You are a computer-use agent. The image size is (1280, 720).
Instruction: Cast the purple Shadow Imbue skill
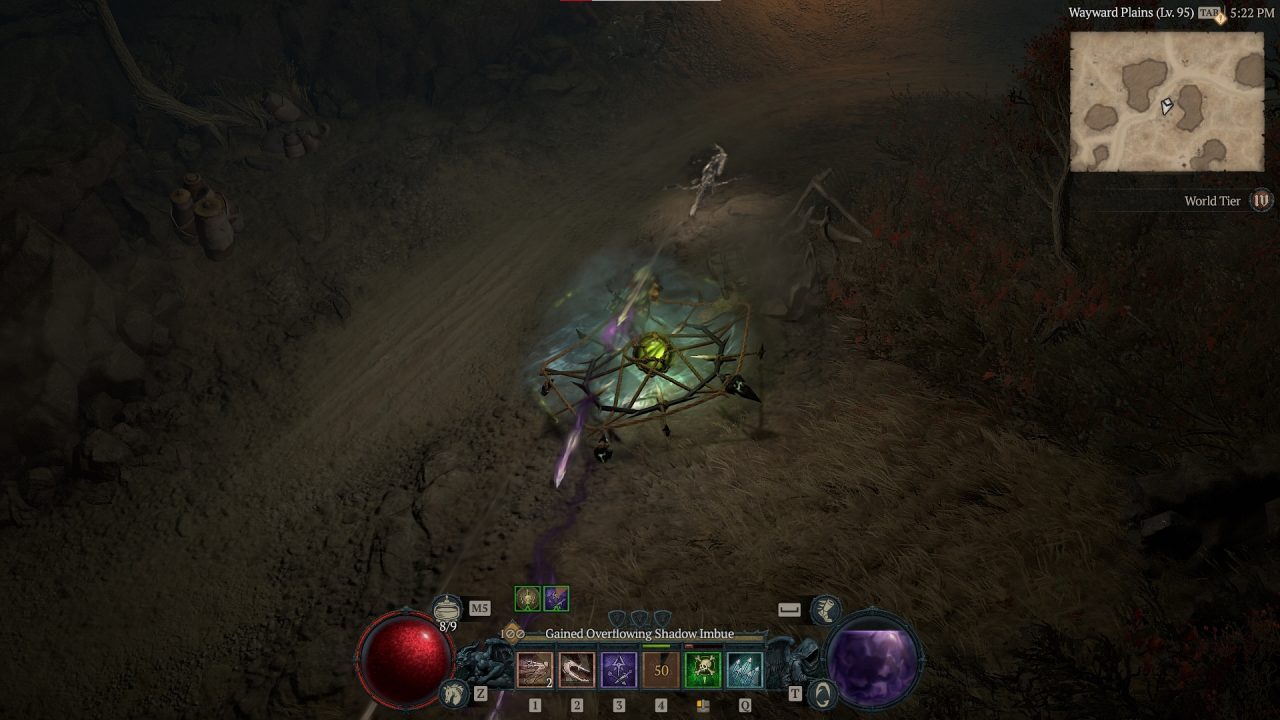(618, 670)
